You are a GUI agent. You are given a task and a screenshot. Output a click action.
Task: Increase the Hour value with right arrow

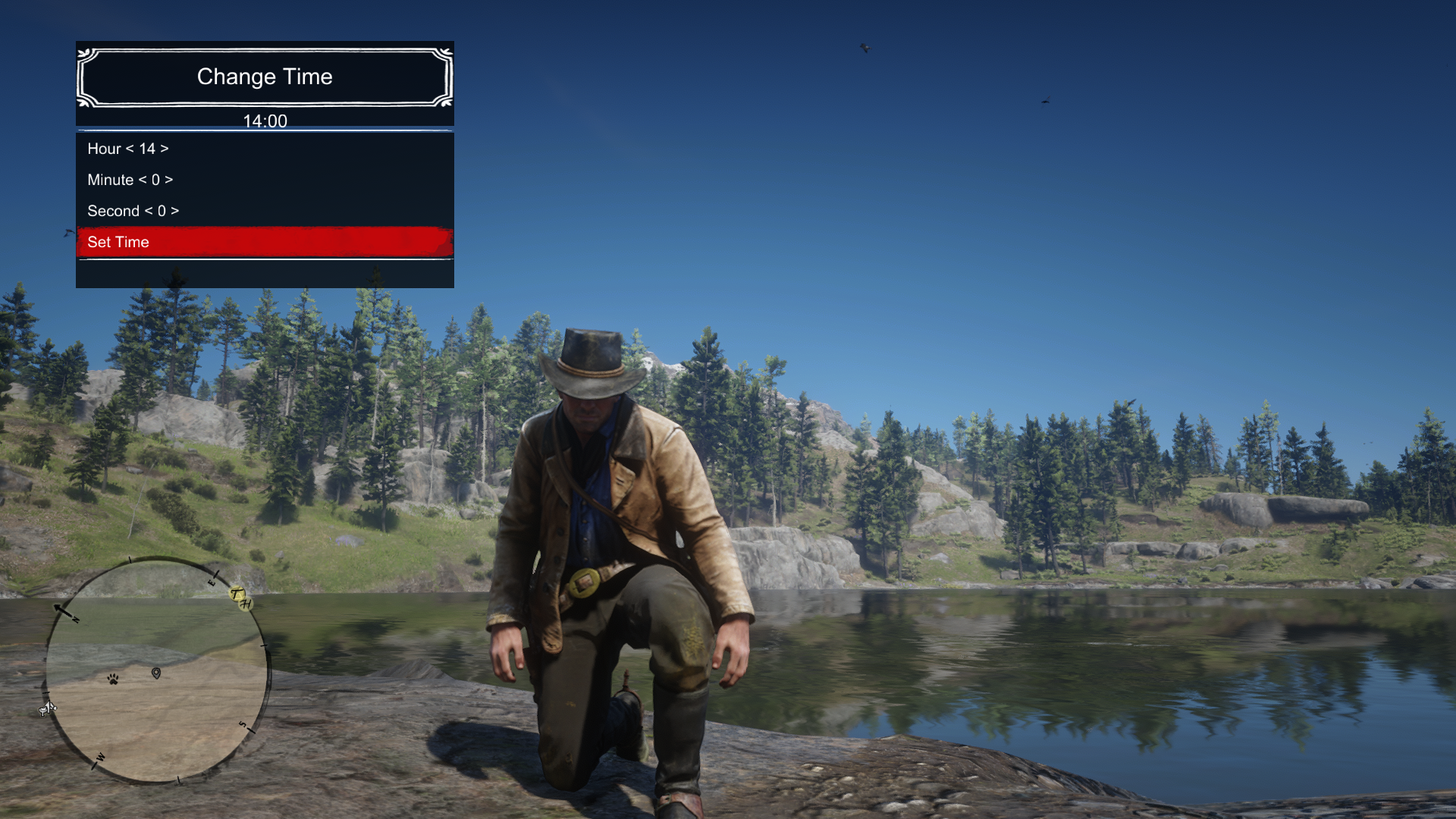pos(165,149)
